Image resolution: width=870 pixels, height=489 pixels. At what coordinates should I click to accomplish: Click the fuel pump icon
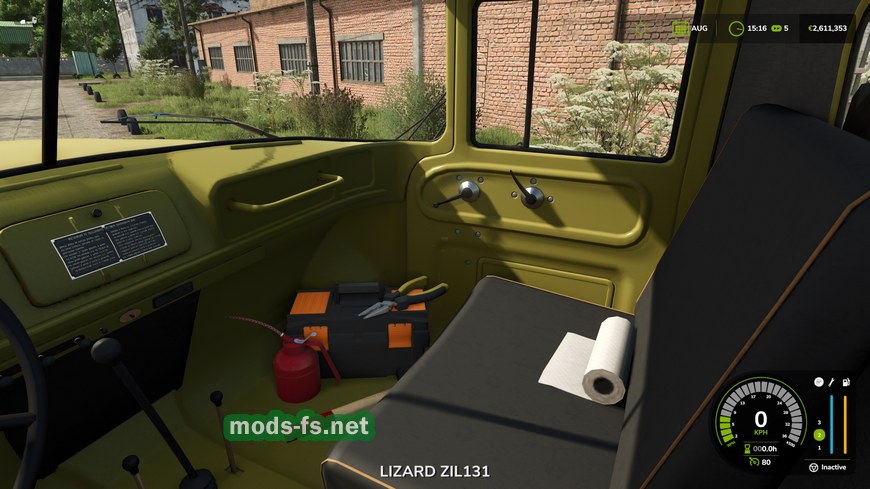pos(846,382)
